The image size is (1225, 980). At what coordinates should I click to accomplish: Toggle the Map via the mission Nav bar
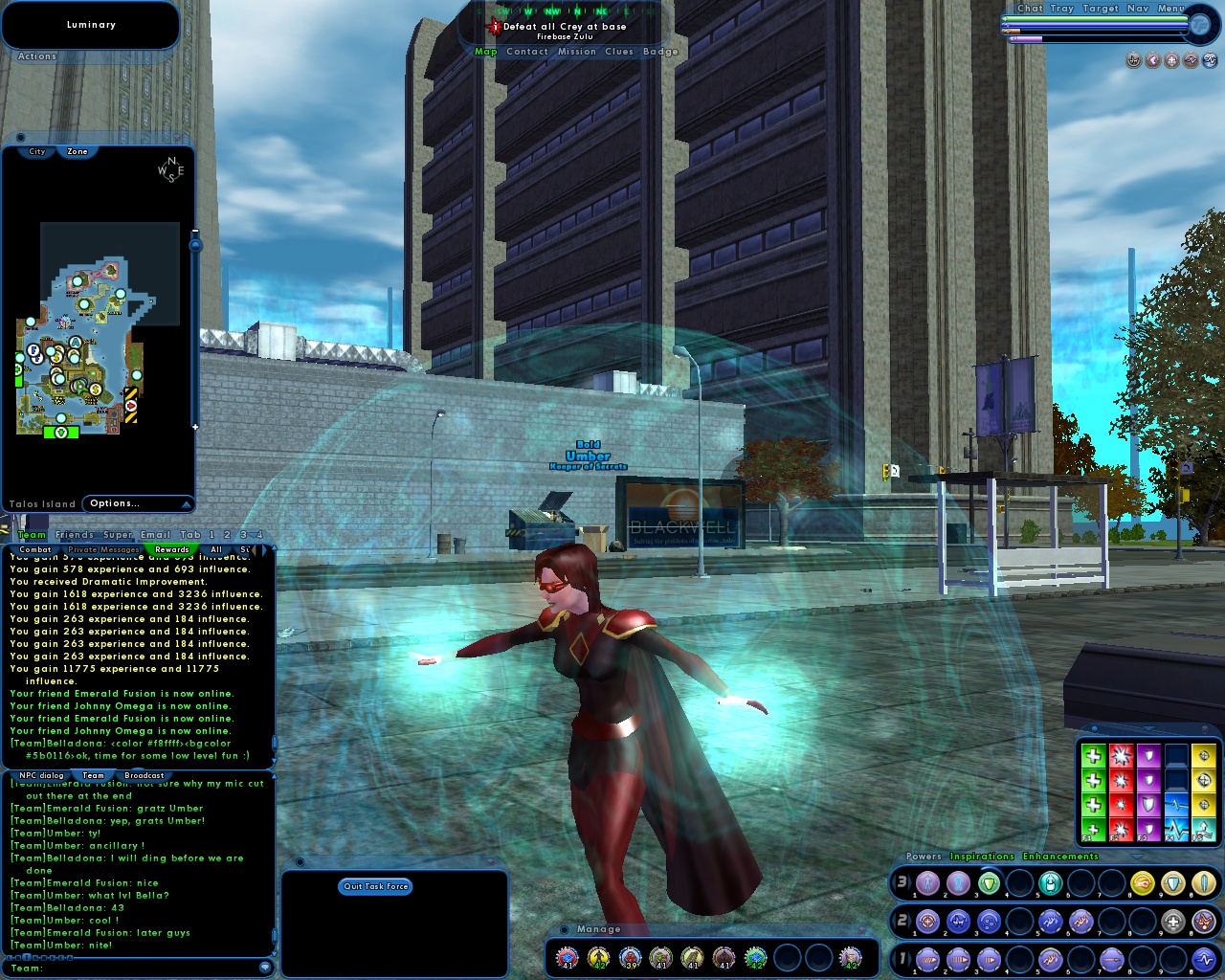tap(486, 52)
